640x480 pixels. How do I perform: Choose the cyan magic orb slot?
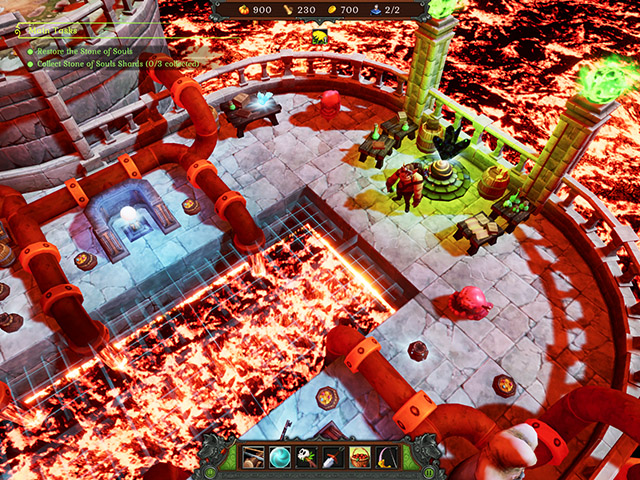280,456
